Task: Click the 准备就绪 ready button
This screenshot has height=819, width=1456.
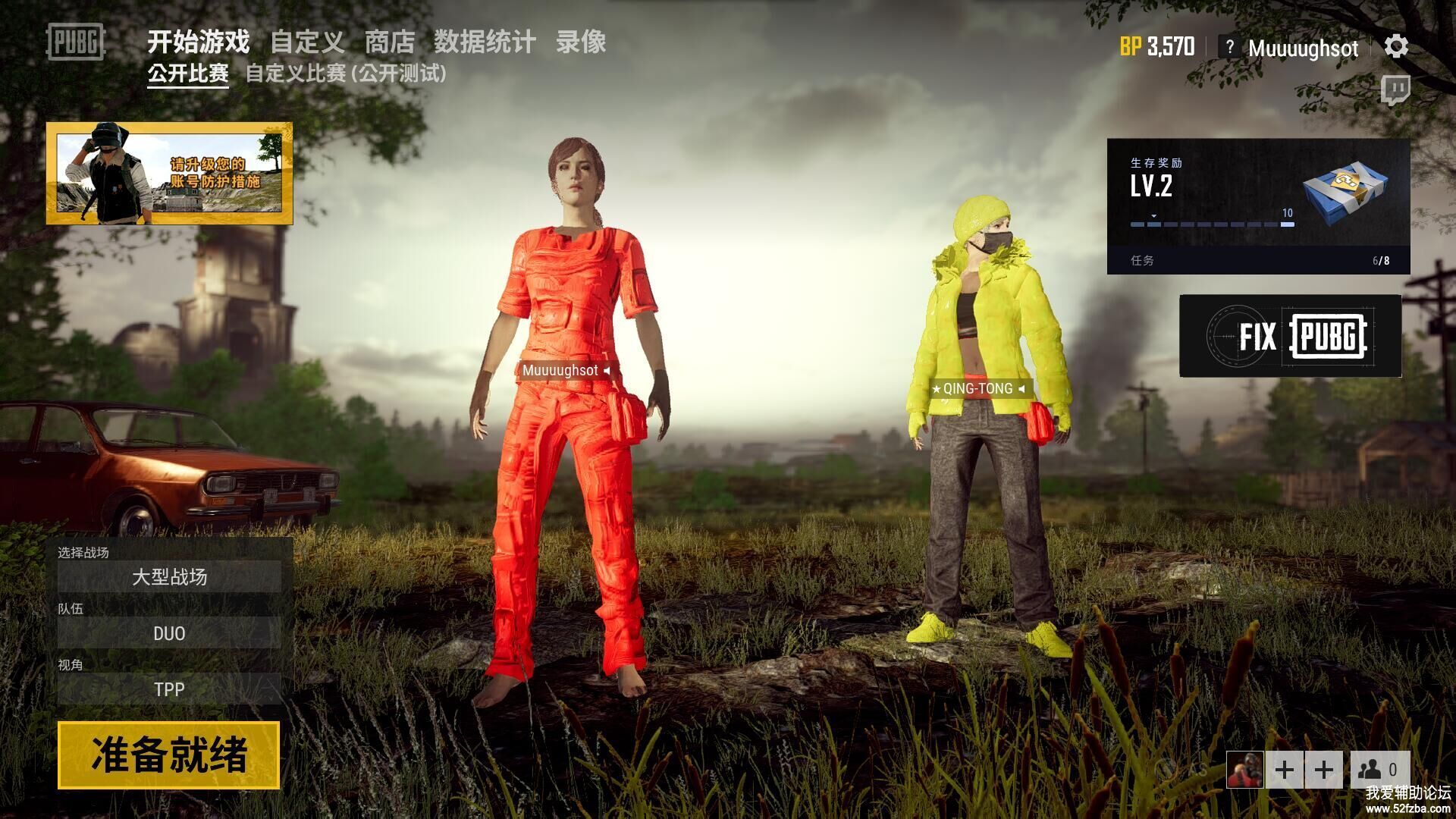Action: pyautogui.click(x=168, y=755)
